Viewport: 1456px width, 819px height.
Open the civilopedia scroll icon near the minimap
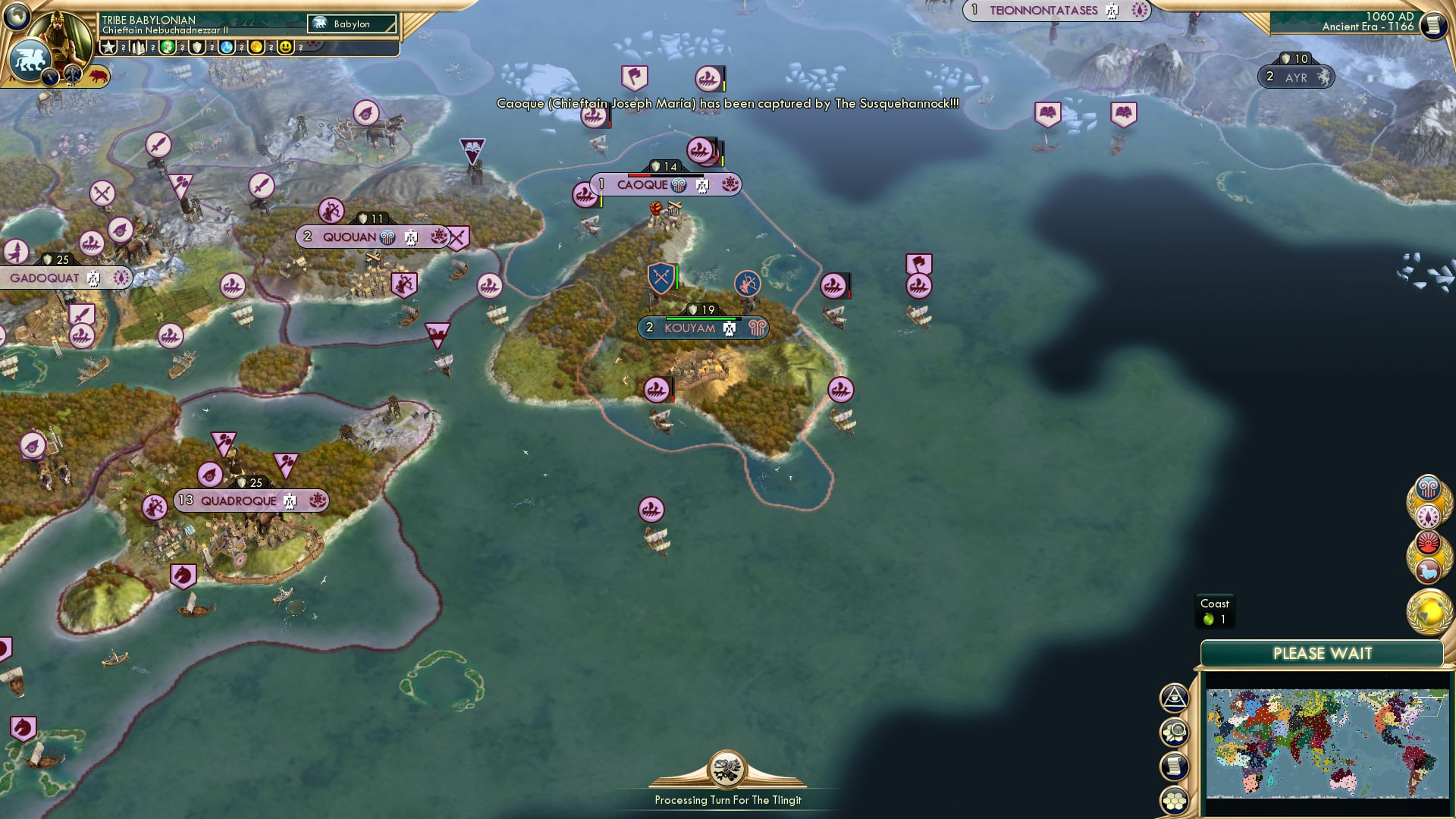point(1174,764)
